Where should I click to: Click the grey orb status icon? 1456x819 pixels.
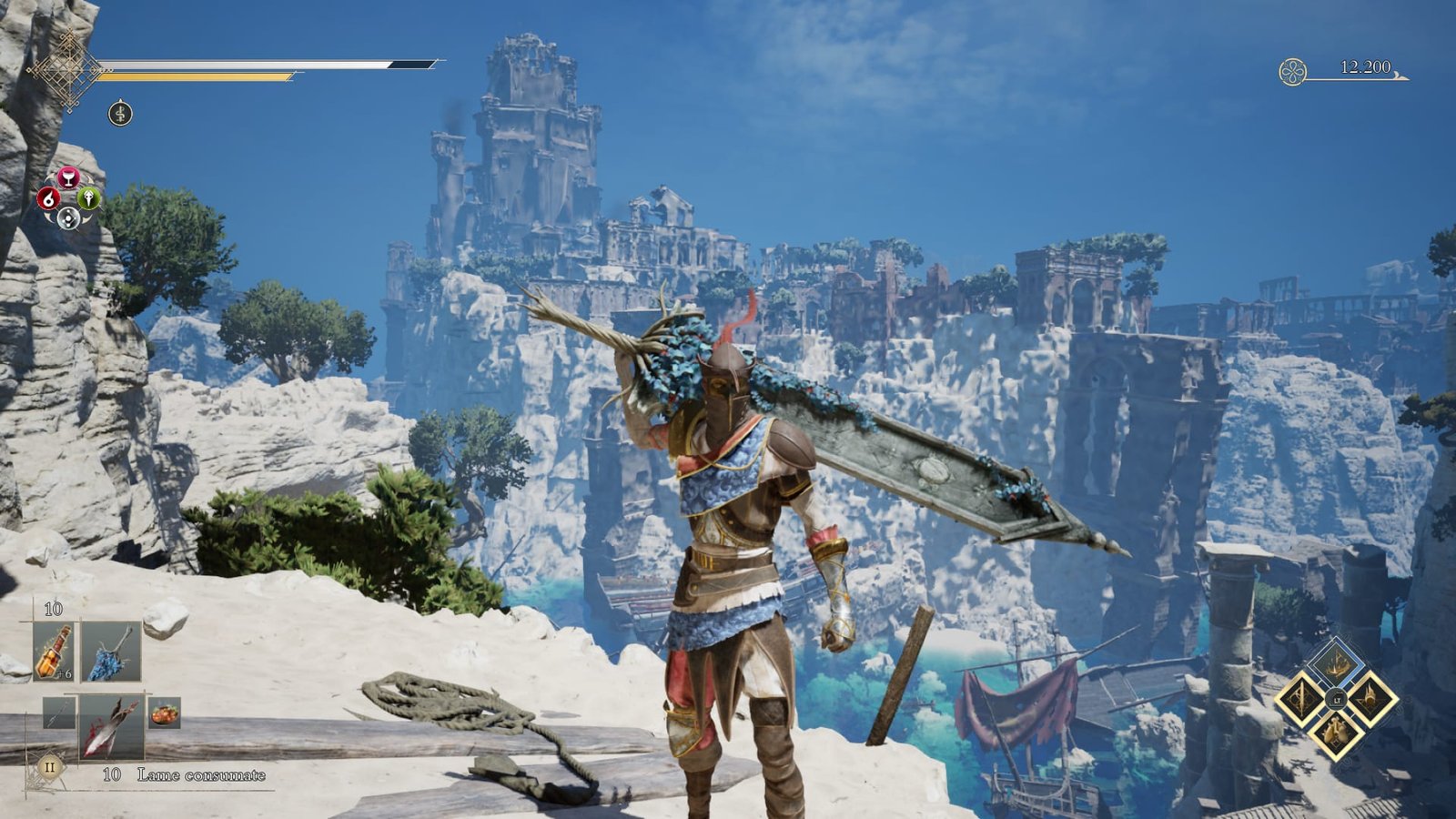[x=68, y=217]
